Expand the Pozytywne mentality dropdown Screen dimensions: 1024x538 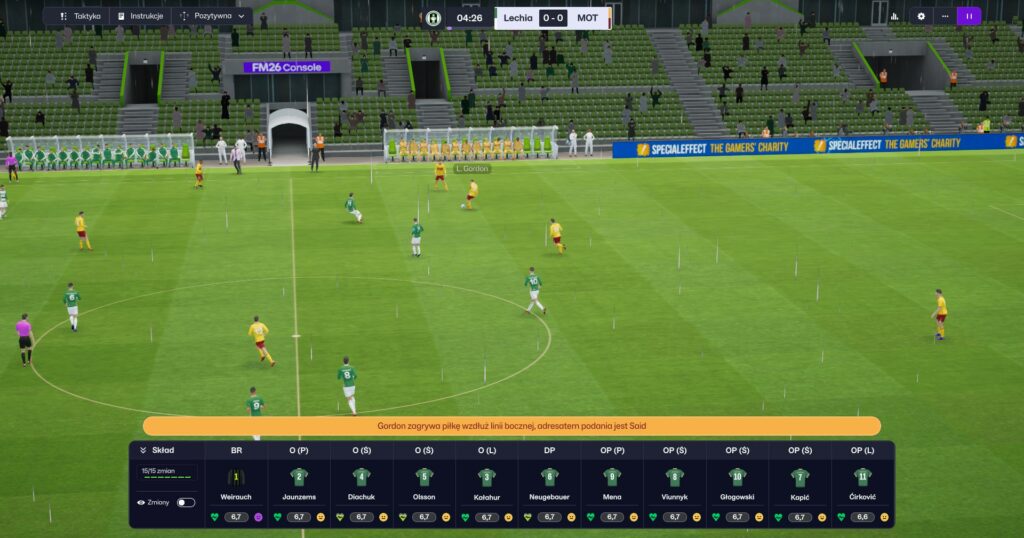tap(213, 16)
